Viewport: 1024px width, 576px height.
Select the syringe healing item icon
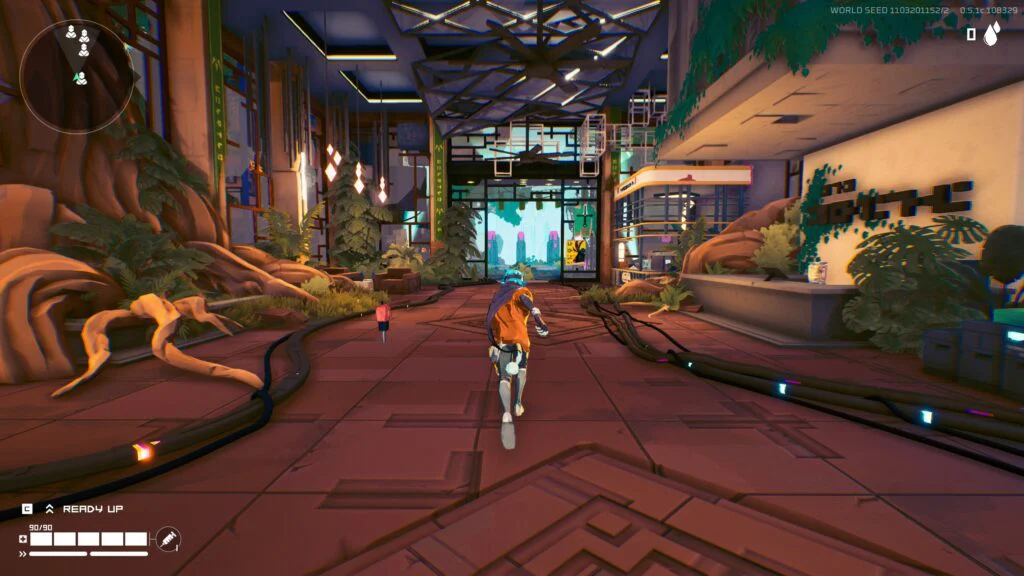click(x=168, y=540)
